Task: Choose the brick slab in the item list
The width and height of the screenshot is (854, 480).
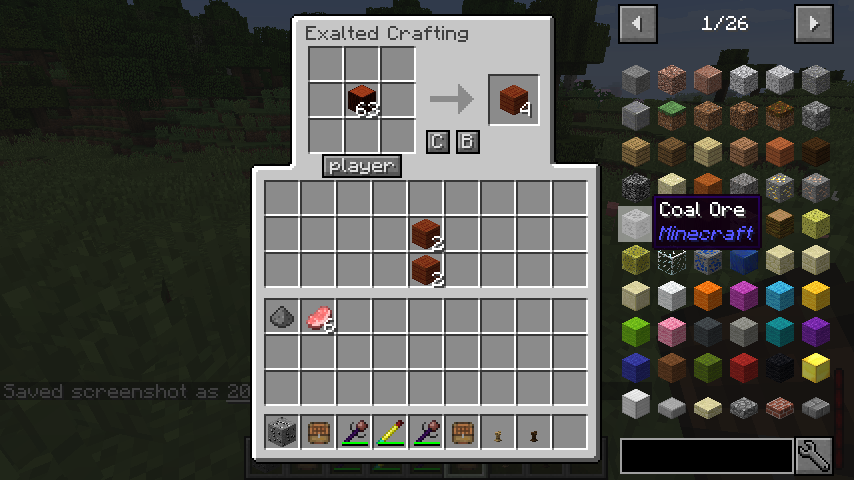Action: 780,405
